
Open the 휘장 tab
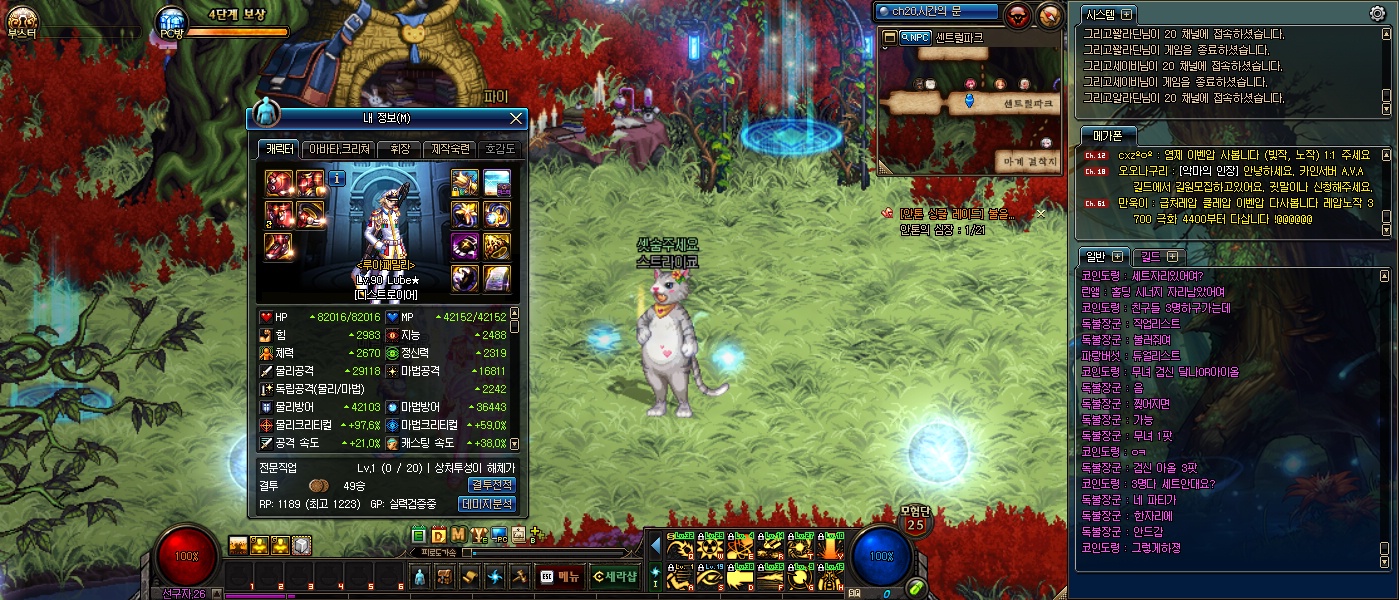399,149
